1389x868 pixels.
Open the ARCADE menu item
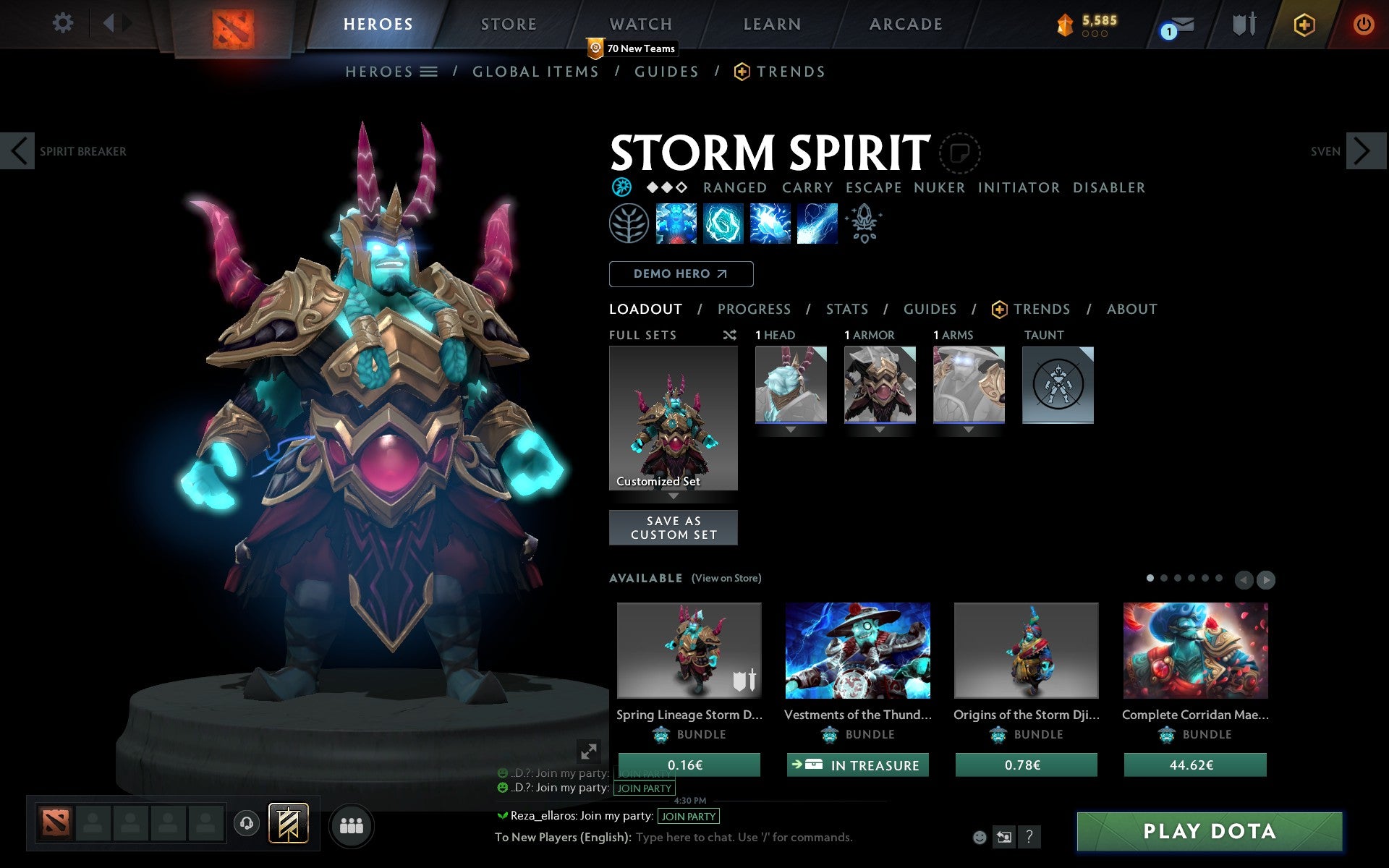904,24
